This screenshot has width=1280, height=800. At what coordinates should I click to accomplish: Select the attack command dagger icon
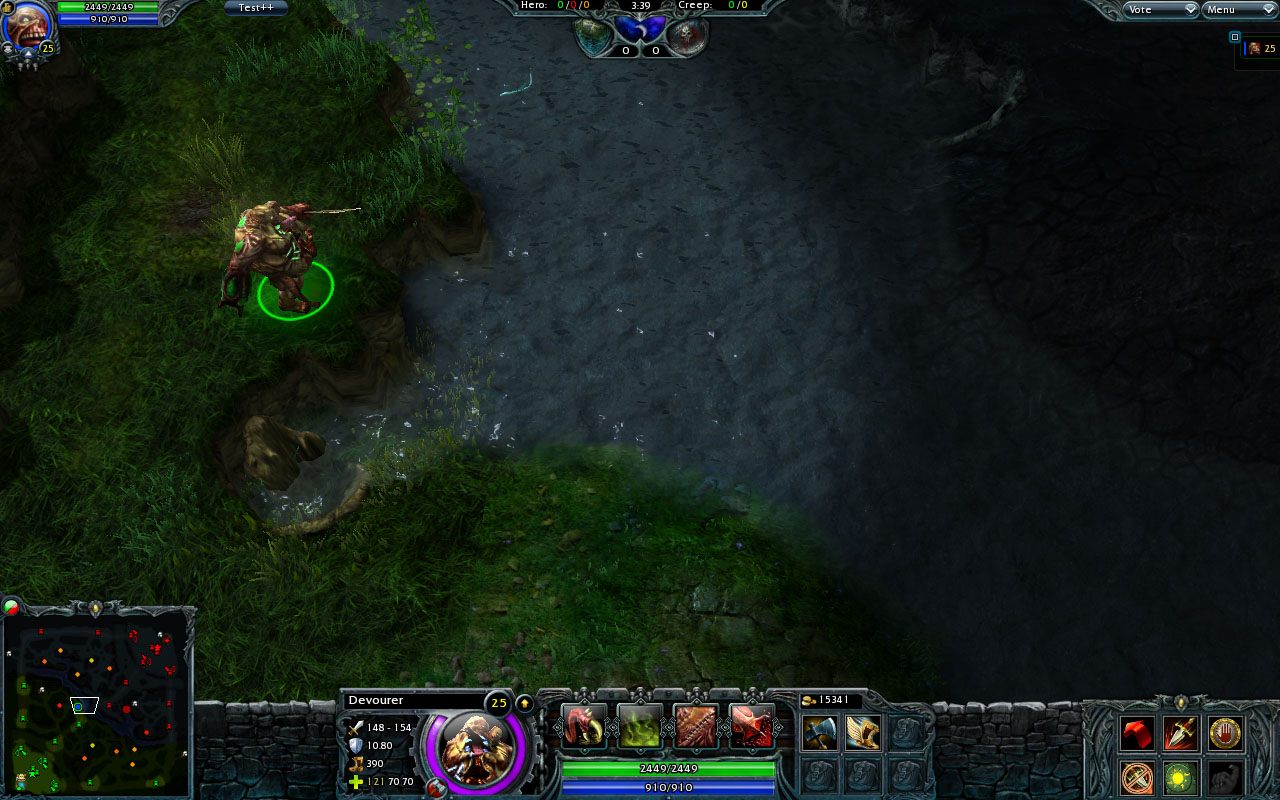click(1179, 734)
